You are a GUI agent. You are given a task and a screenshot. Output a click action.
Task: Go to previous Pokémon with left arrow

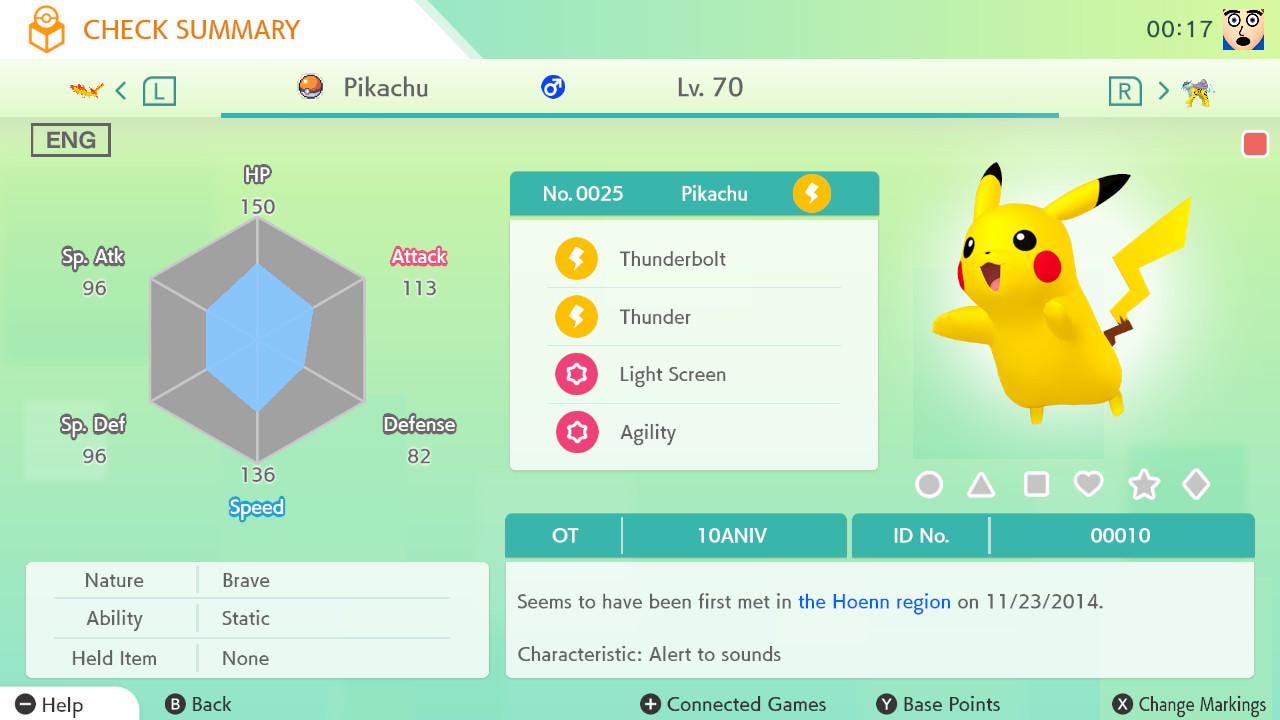121,91
